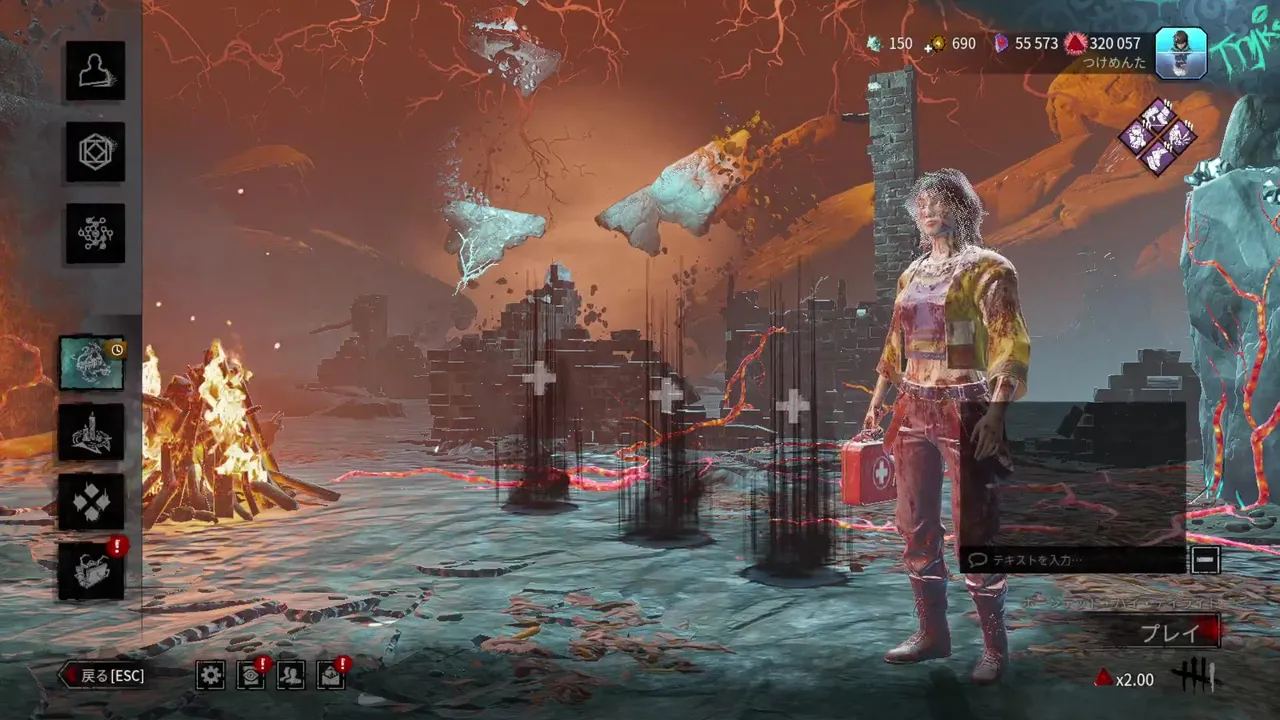Open the eye icon with red alert
1280x720 pixels.
(x=251, y=676)
